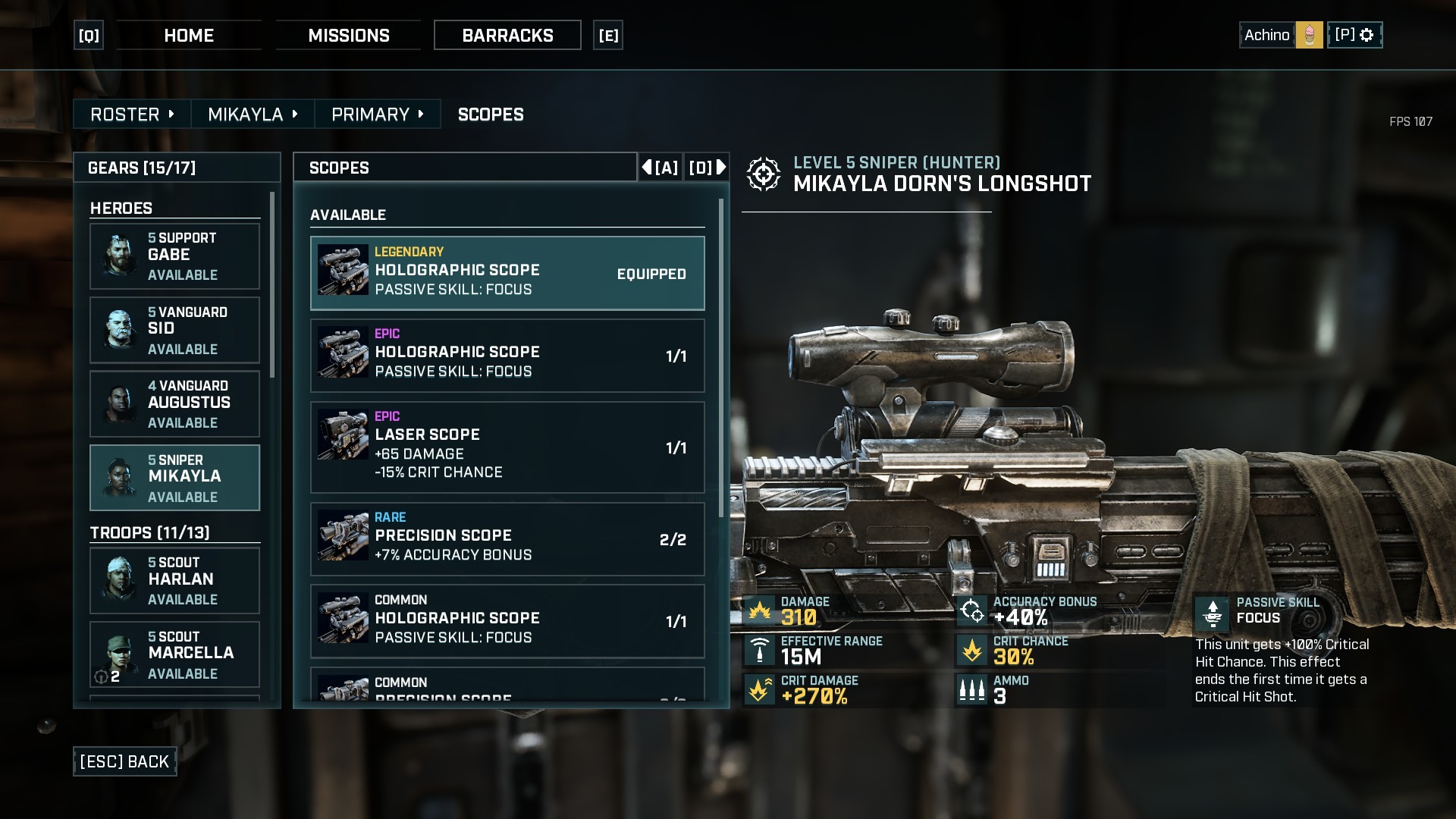
Task: Return to the Primary weapon breadcrumb
Action: (x=377, y=115)
